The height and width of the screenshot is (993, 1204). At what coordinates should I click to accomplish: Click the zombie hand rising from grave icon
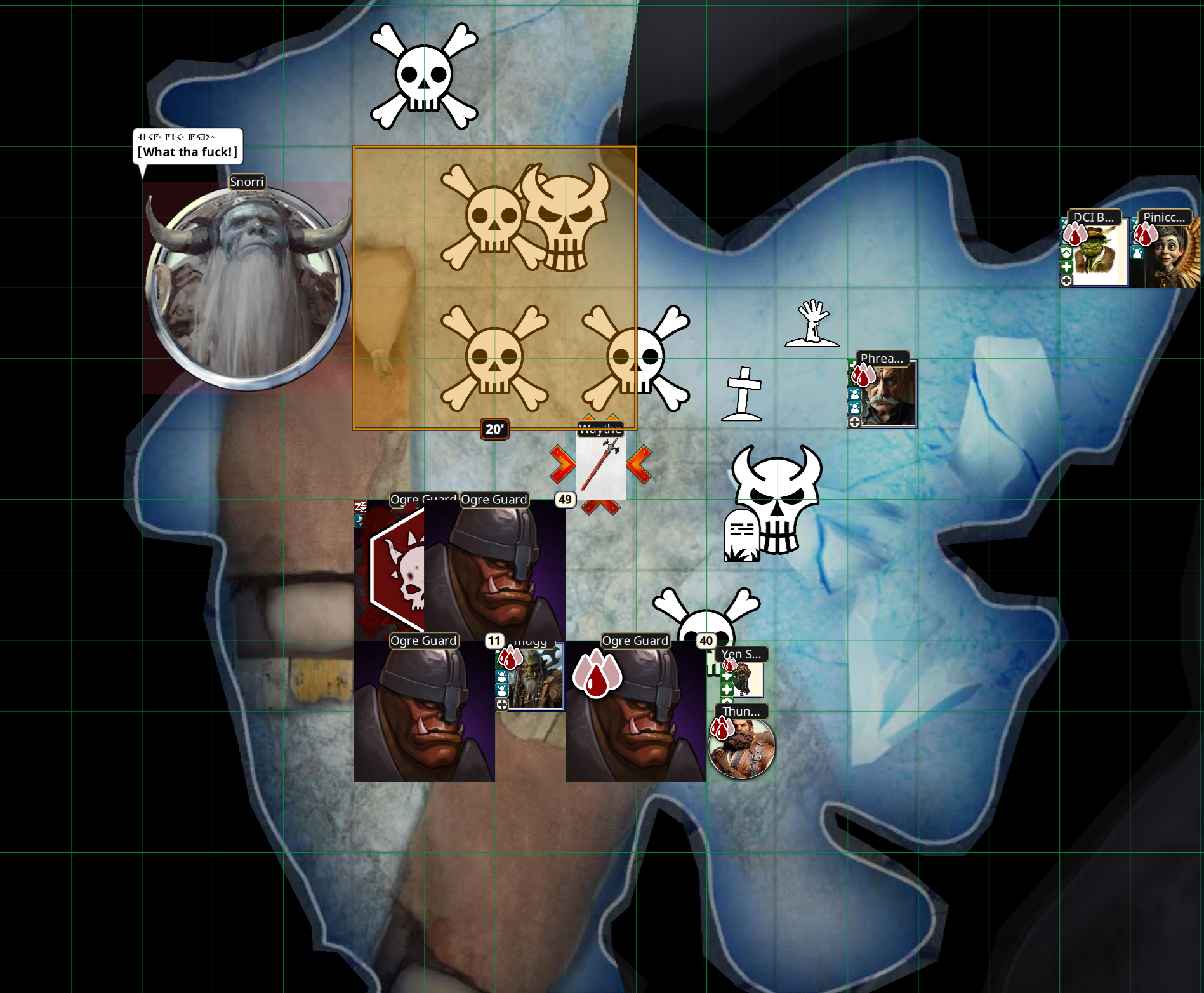[812, 321]
